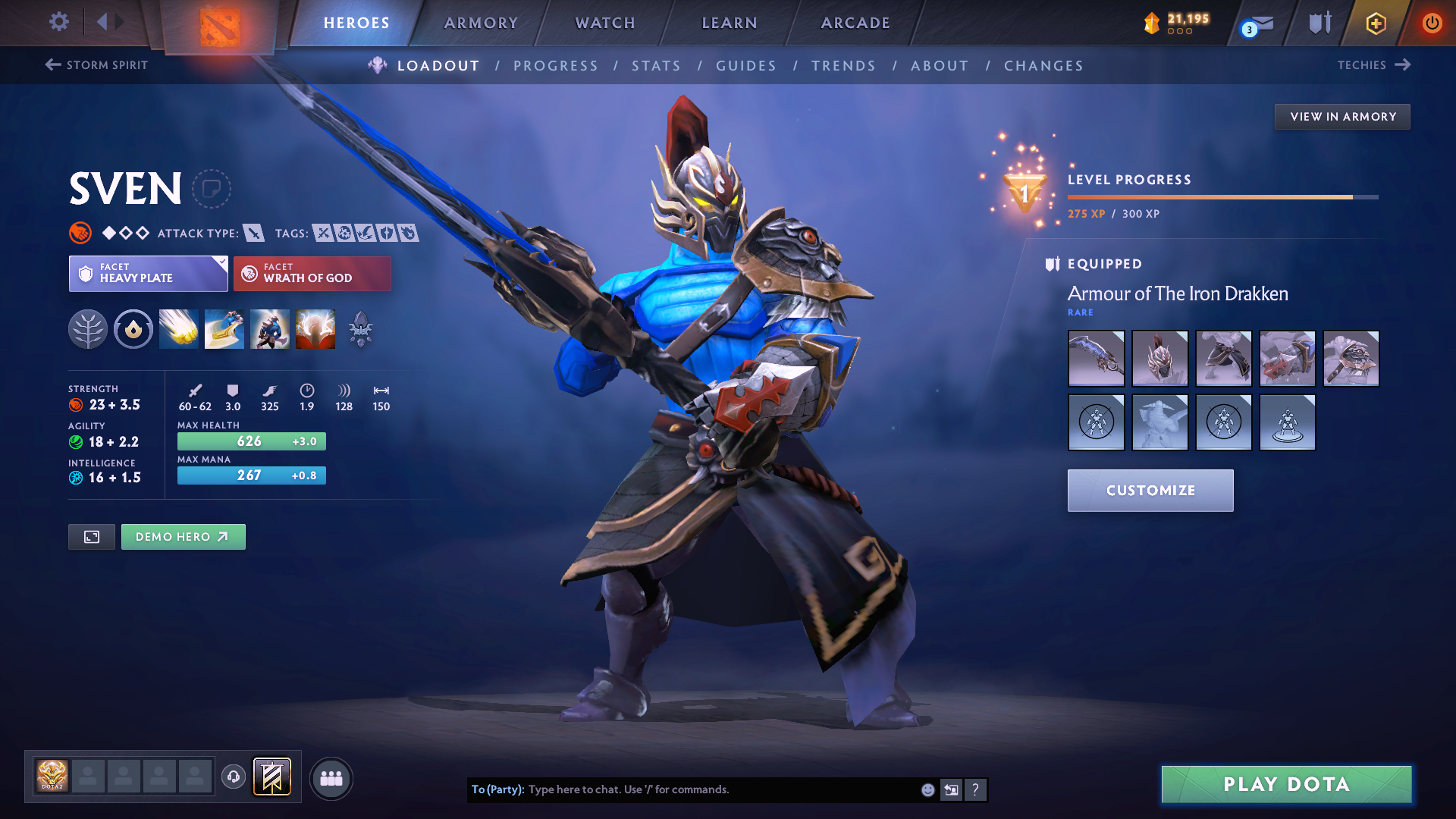
Task: Go to the Learn tab
Action: (730, 23)
